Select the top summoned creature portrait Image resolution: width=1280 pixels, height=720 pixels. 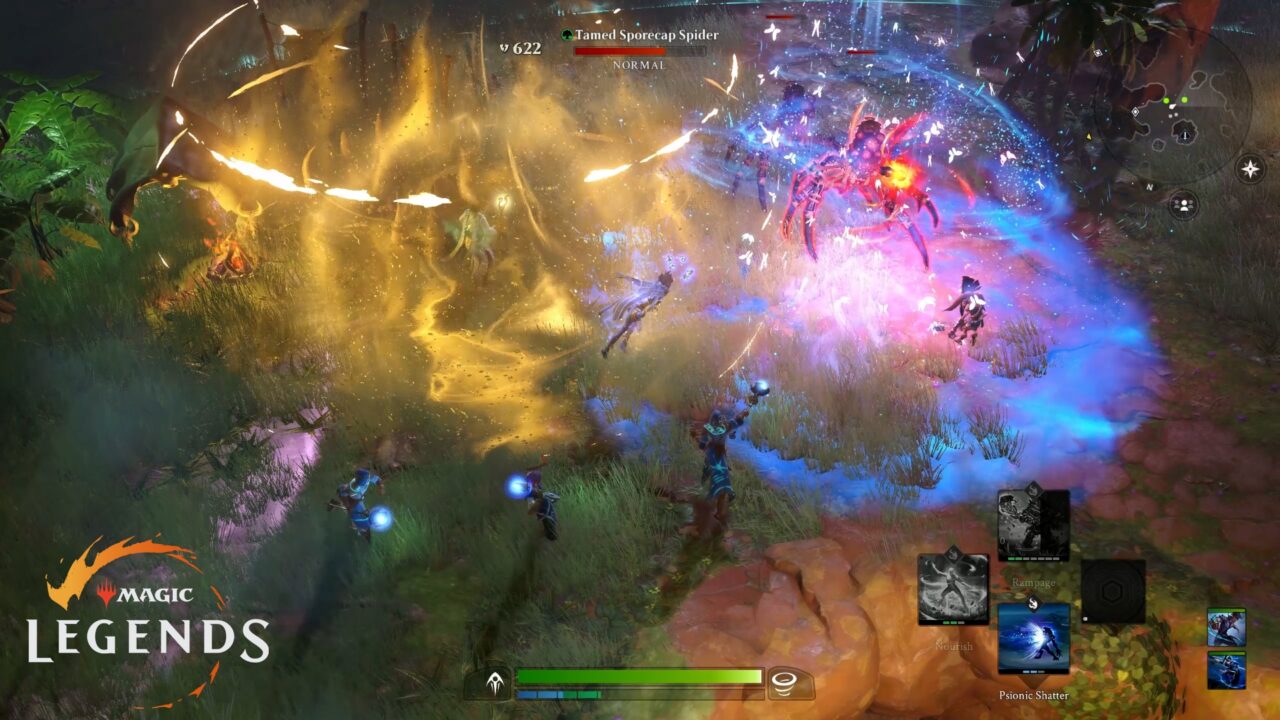(x=1227, y=628)
